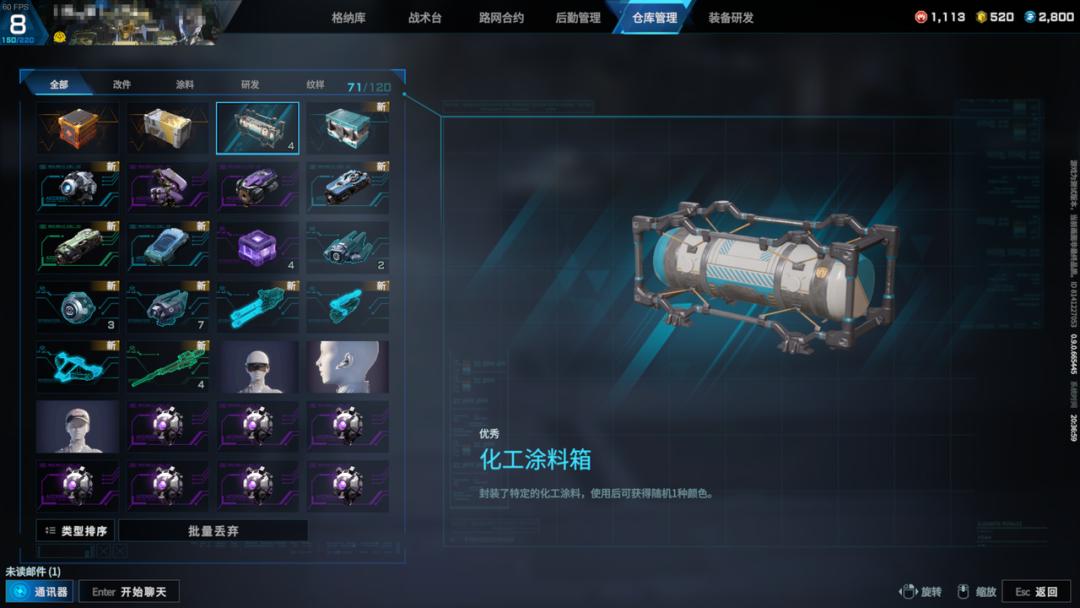Switch to the 战术台 tab

point(425,18)
